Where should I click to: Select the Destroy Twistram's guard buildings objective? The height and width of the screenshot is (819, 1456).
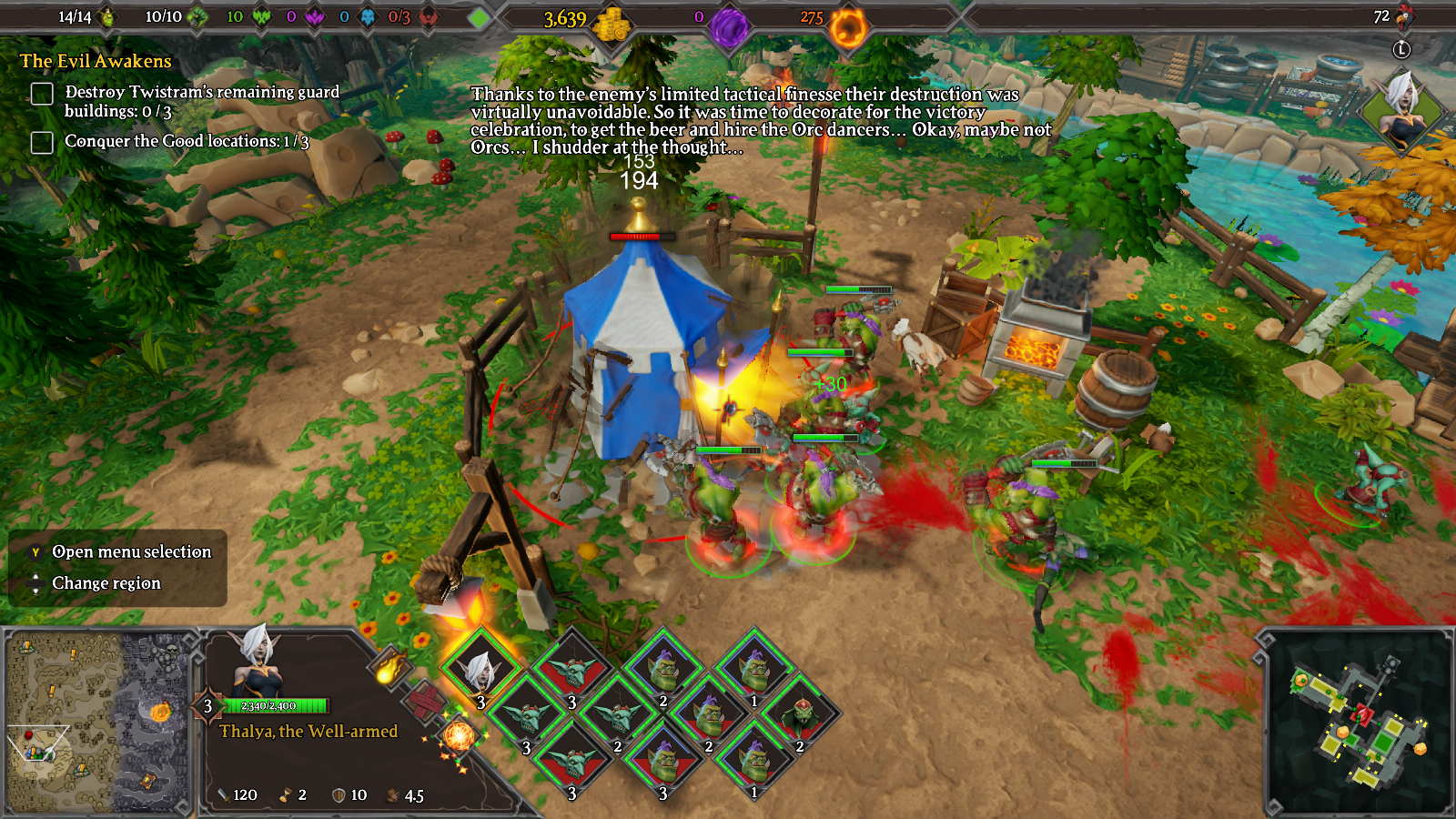(x=202, y=101)
